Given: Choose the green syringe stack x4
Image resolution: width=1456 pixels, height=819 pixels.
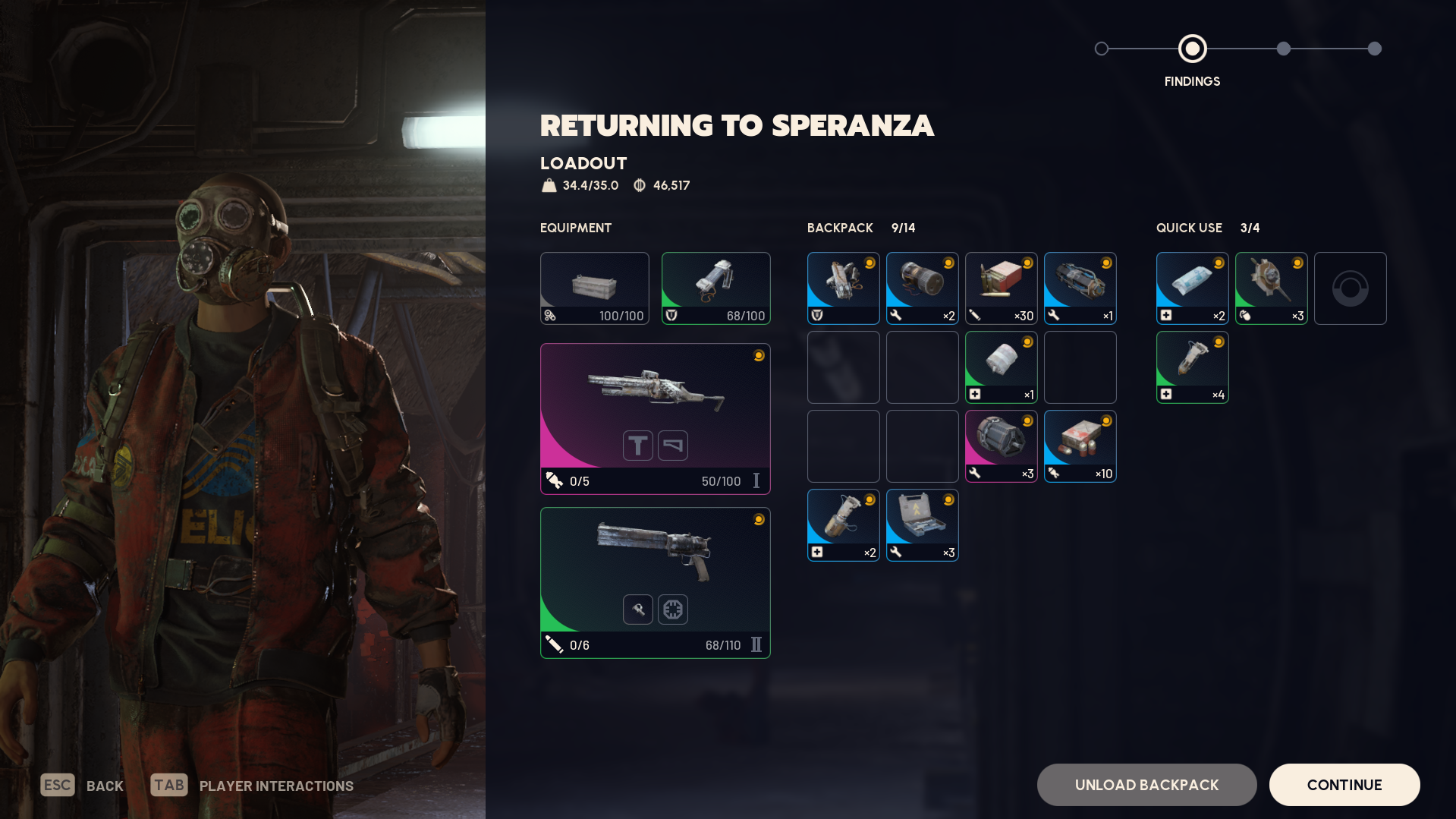Looking at the screenshot, I should [1192, 367].
